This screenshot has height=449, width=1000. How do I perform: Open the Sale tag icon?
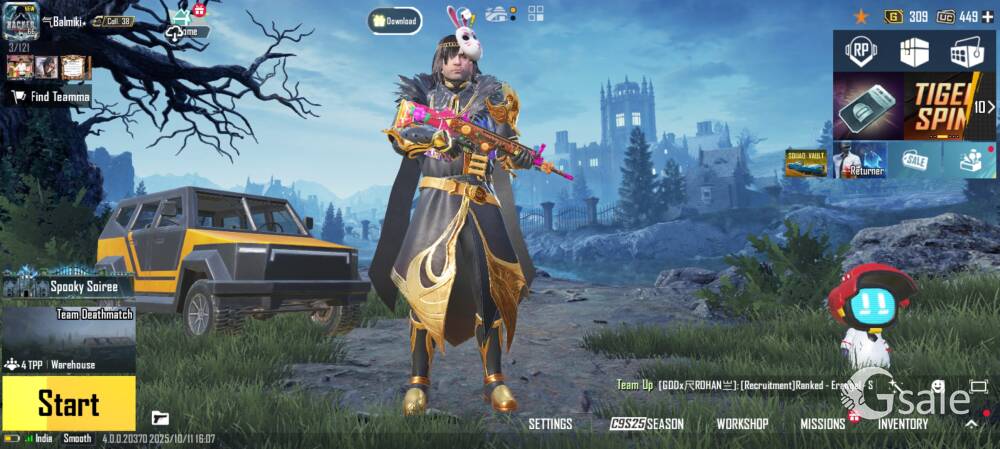tap(914, 160)
